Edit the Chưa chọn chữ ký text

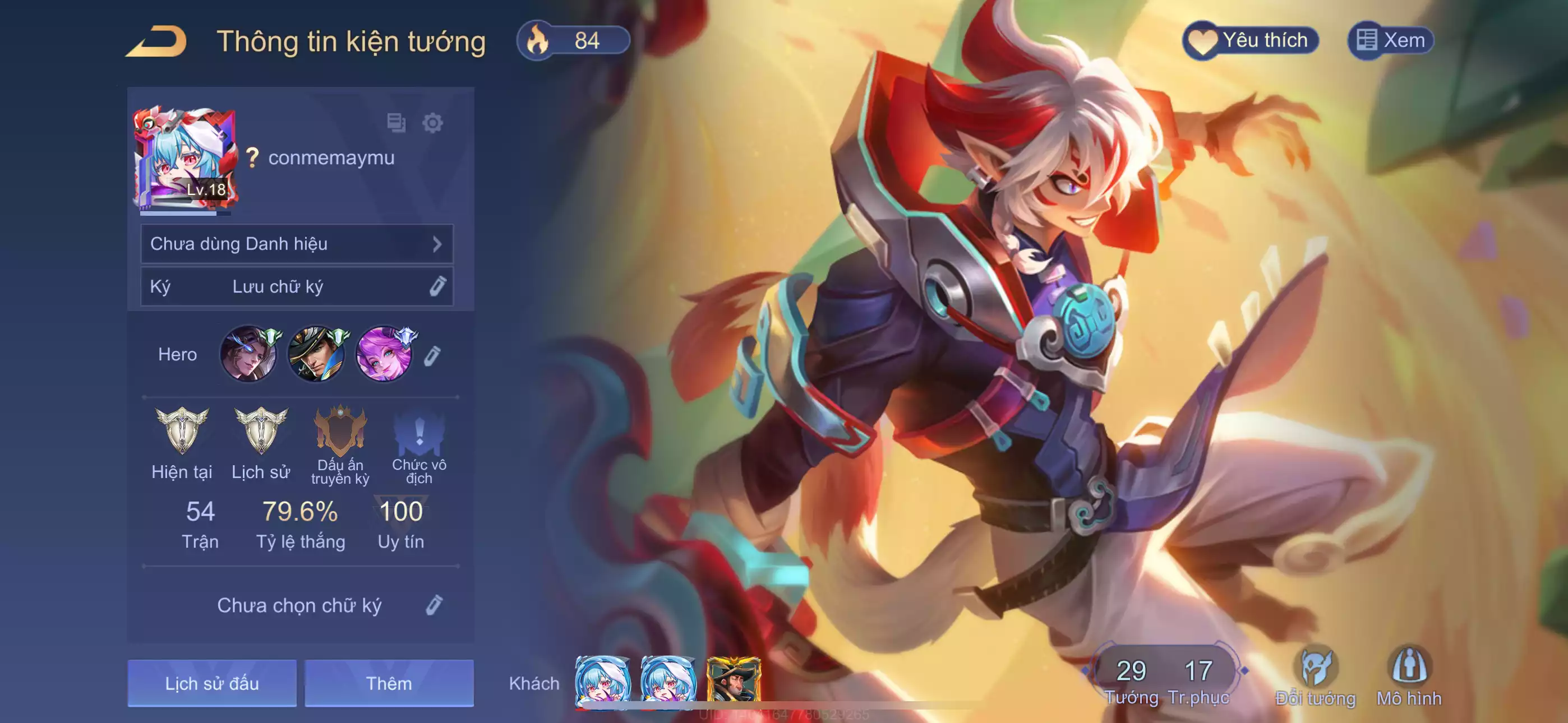433,605
